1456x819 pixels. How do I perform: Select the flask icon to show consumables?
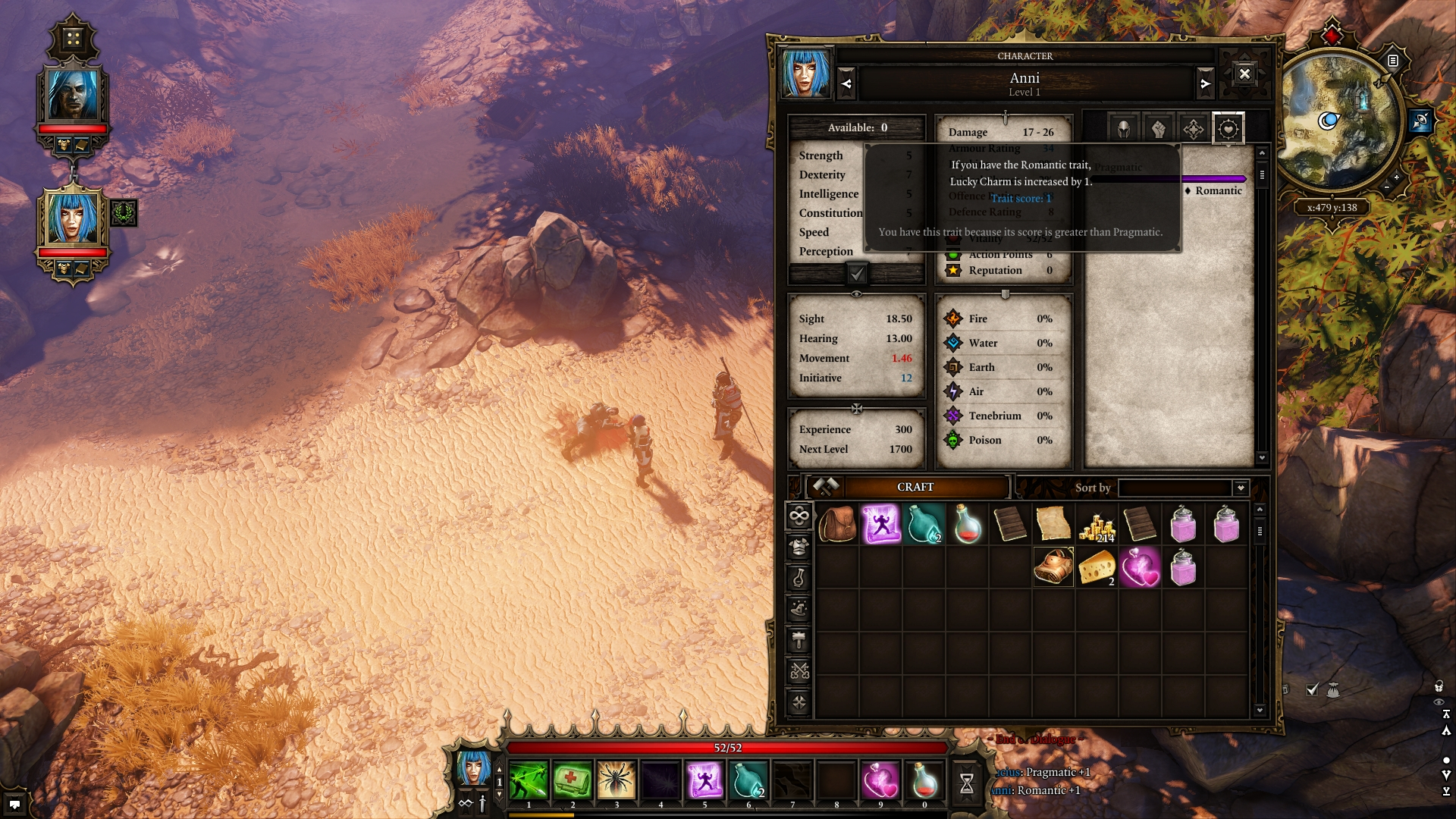click(799, 576)
